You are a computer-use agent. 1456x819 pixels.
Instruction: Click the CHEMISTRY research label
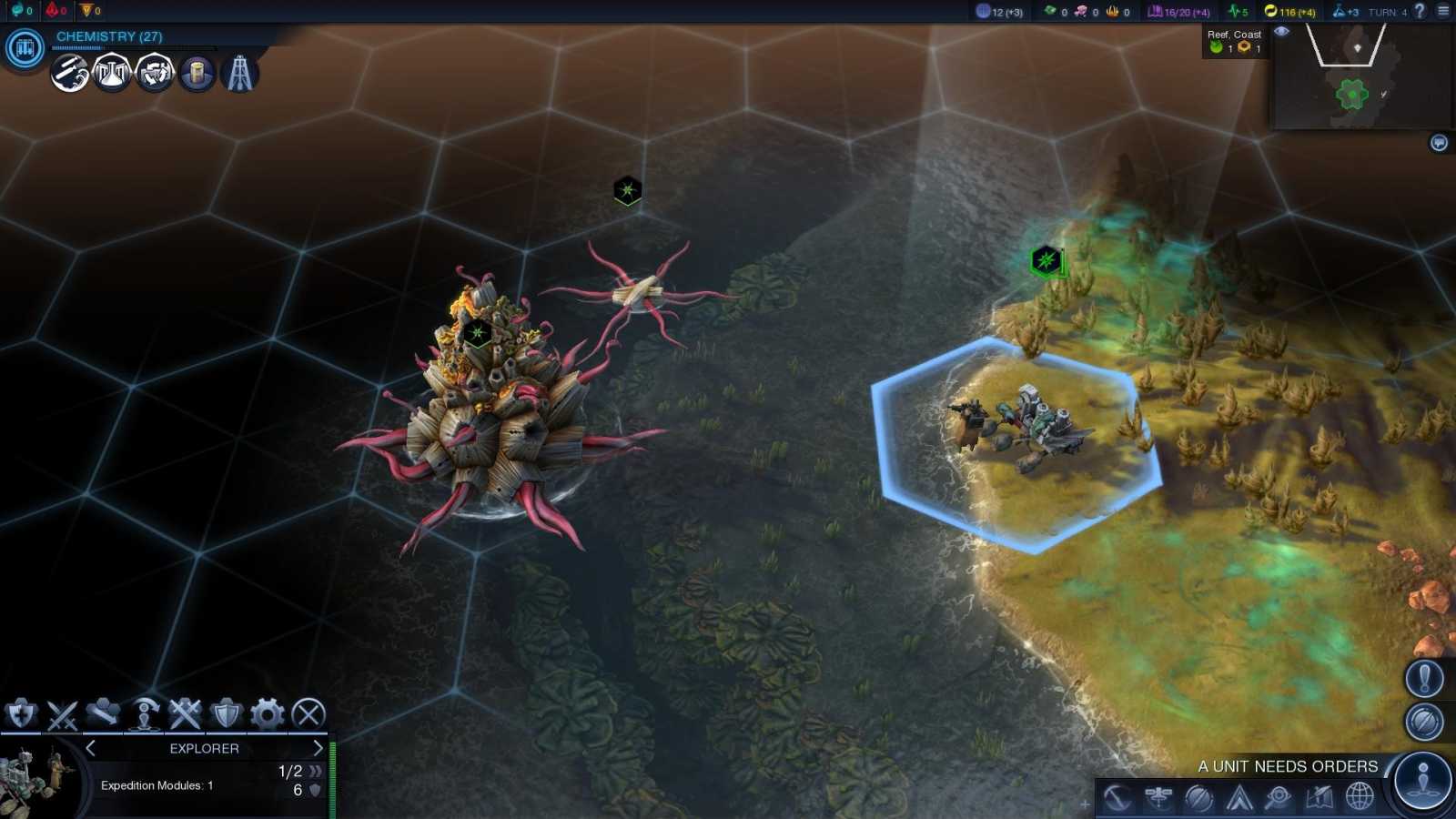pyautogui.click(x=107, y=36)
